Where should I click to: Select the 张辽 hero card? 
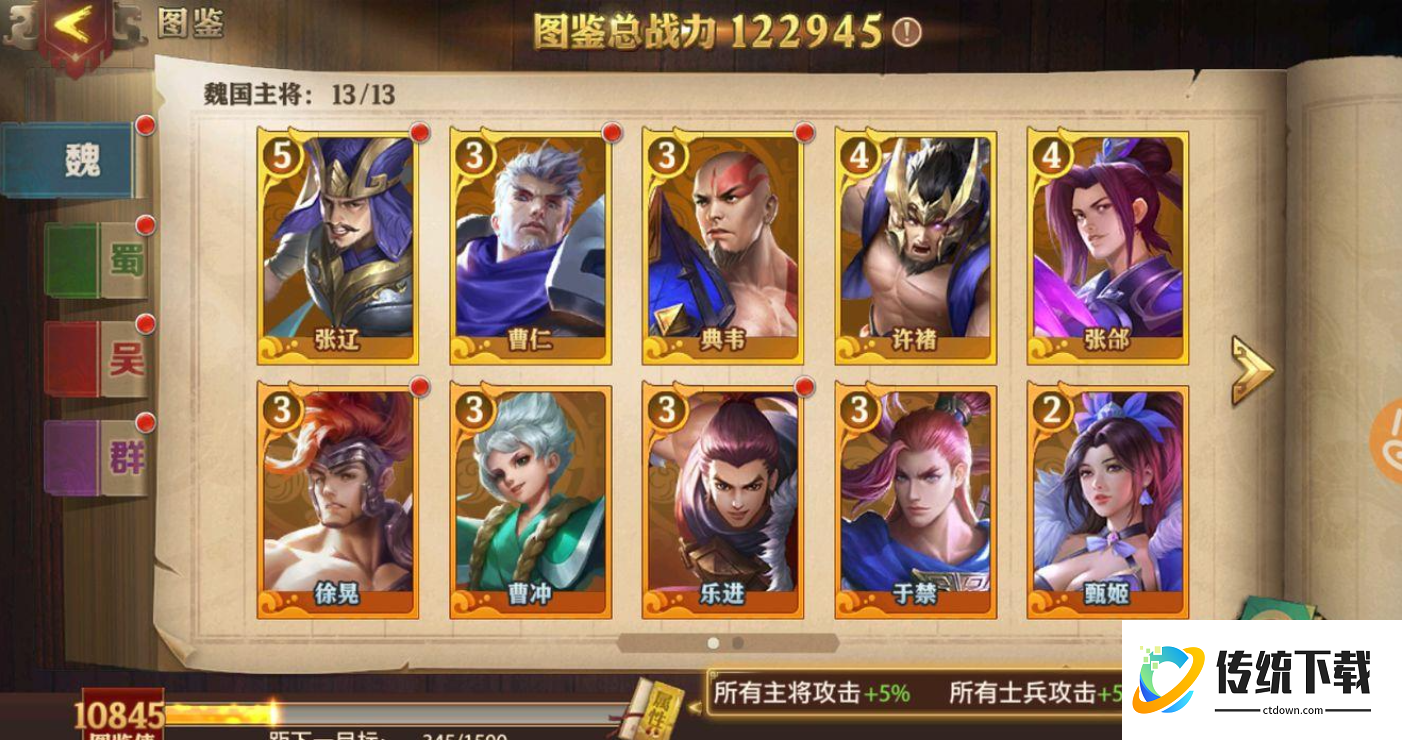[335, 240]
